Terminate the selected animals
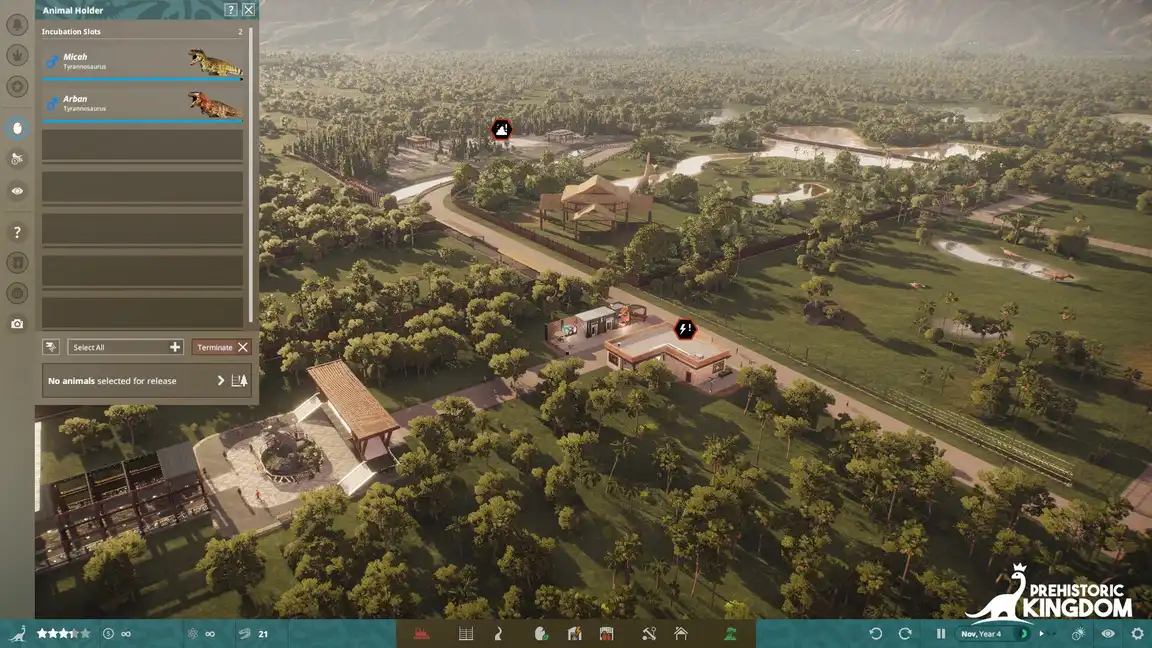The height and width of the screenshot is (648, 1152). [221, 347]
